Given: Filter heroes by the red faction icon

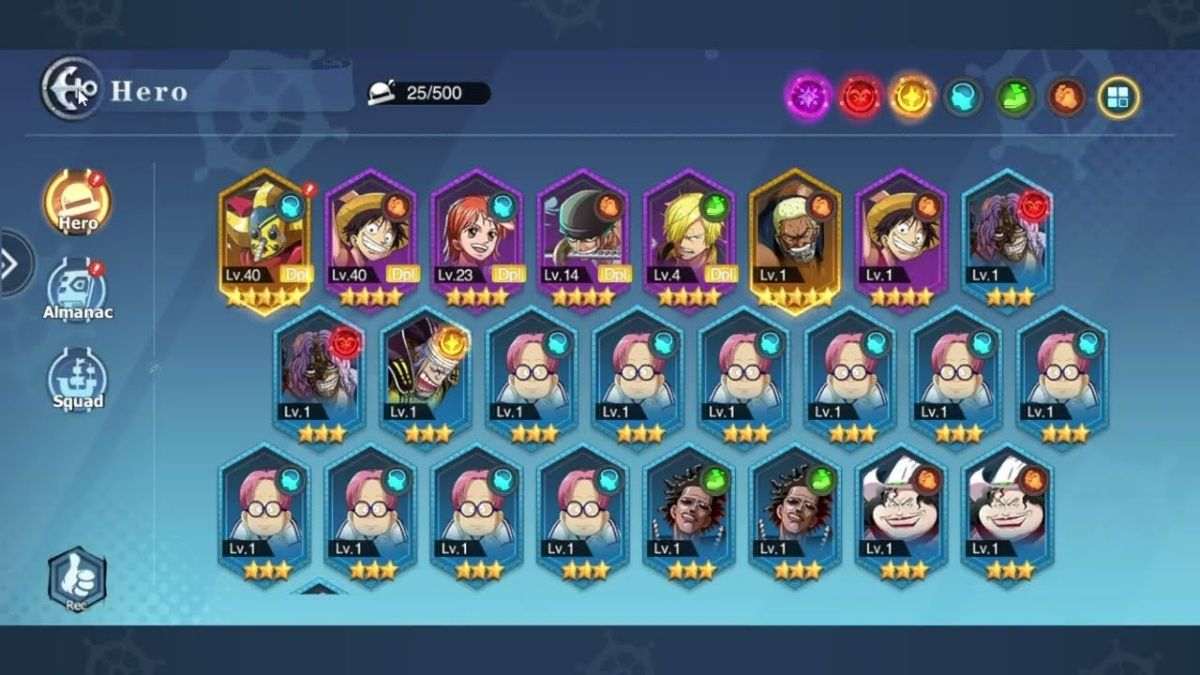Looking at the screenshot, I should (859, 97).
